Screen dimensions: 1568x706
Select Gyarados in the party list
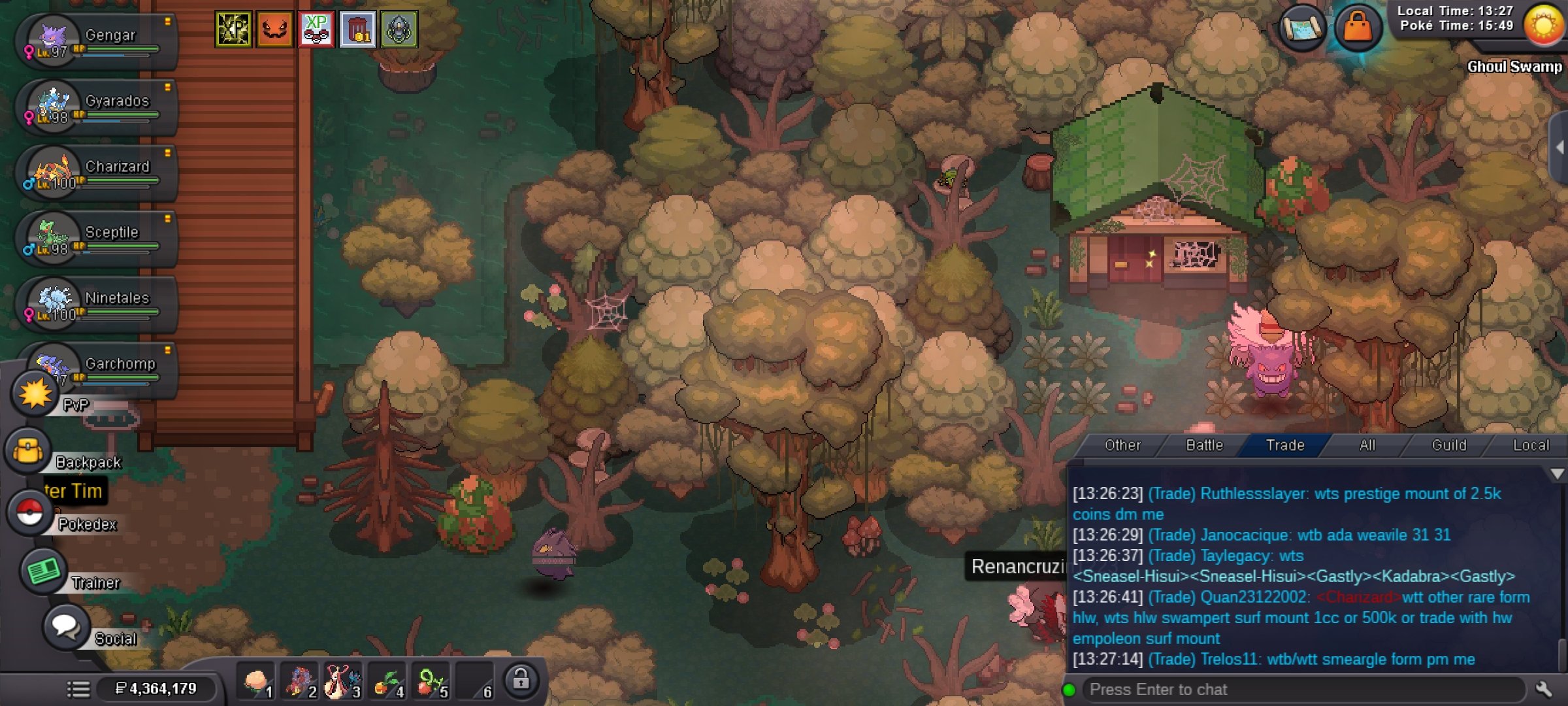98,107
